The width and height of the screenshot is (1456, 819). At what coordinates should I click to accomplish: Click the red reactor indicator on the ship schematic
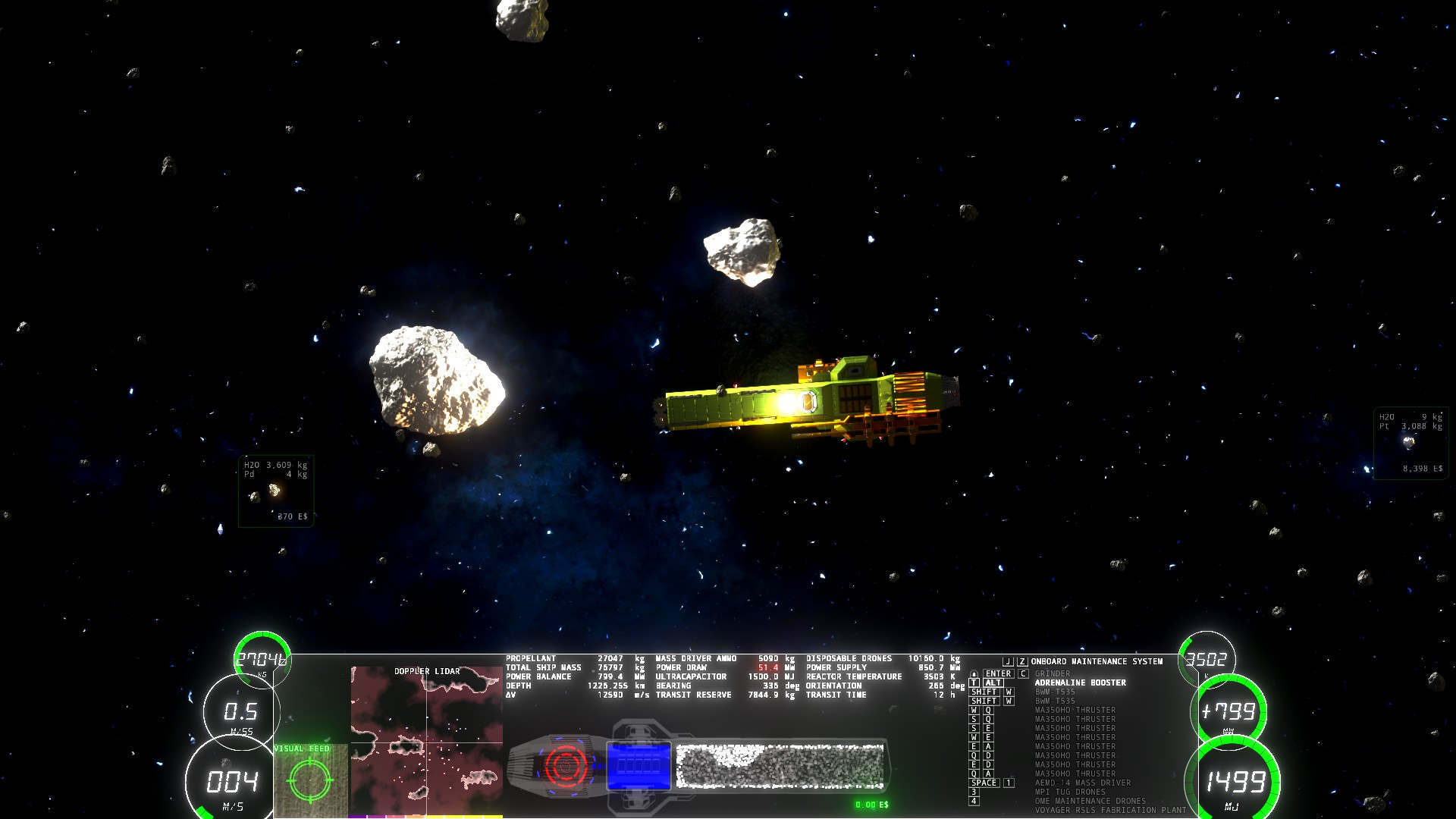pyautogui.click(x=566, y=765)
